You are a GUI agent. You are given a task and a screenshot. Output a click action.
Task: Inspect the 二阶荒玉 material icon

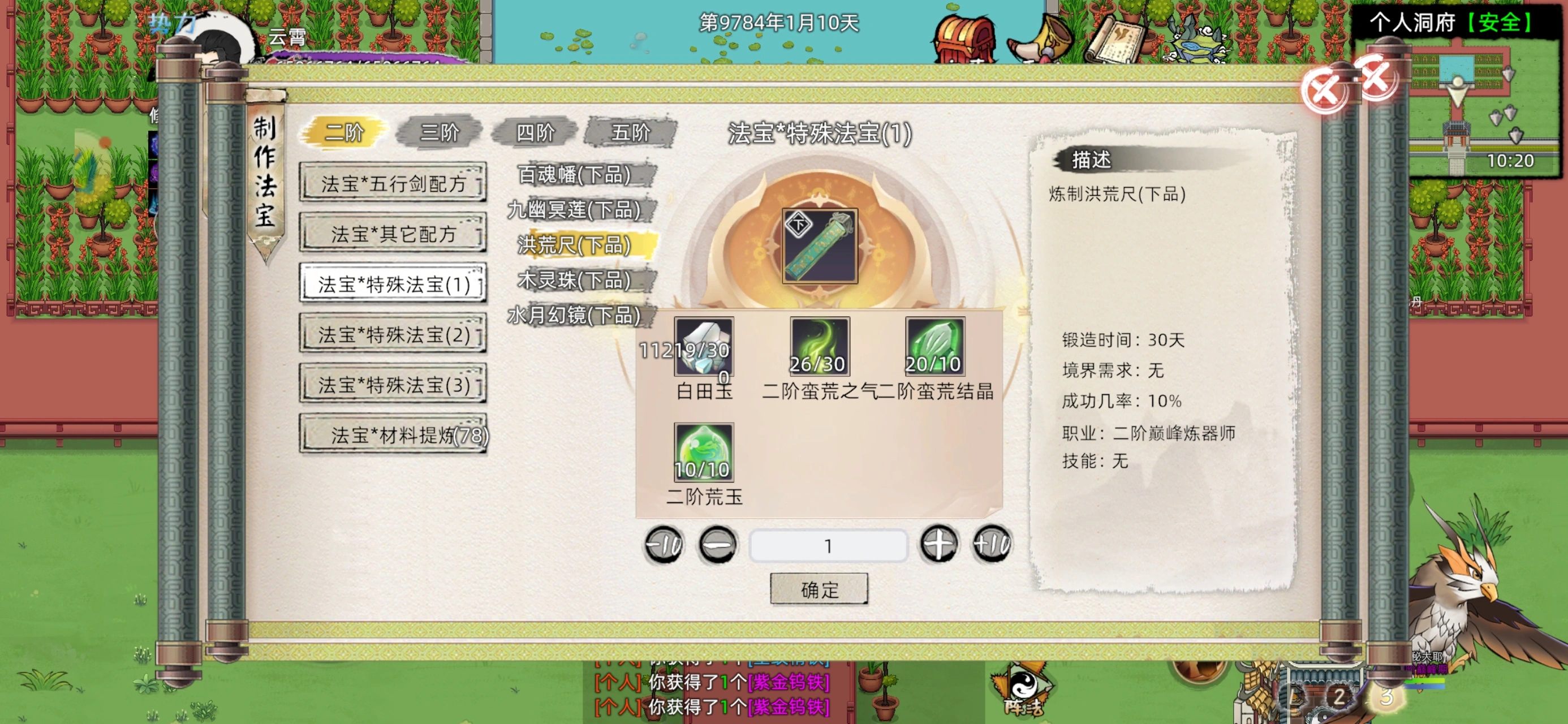click(704, 452)
